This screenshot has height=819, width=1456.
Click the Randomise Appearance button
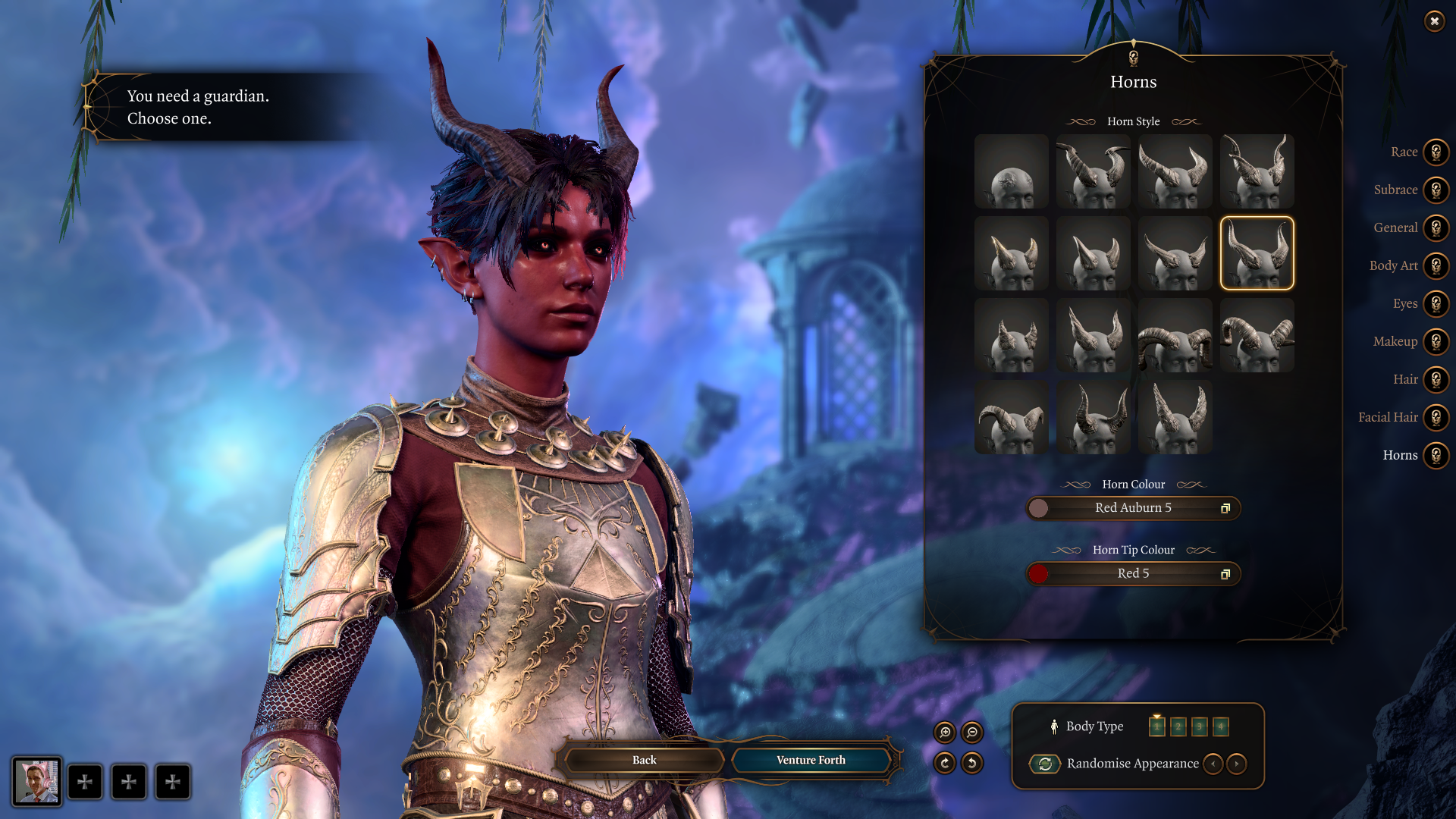tap(1045, 764)
